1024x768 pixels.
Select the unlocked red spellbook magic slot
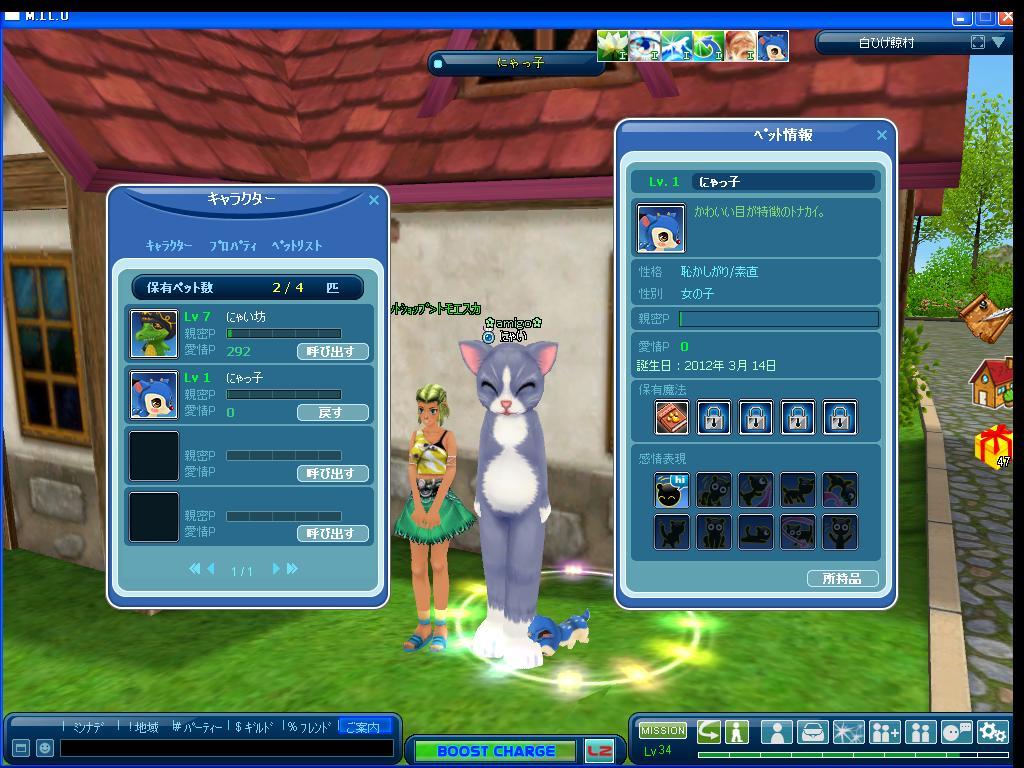coord(672,417)
